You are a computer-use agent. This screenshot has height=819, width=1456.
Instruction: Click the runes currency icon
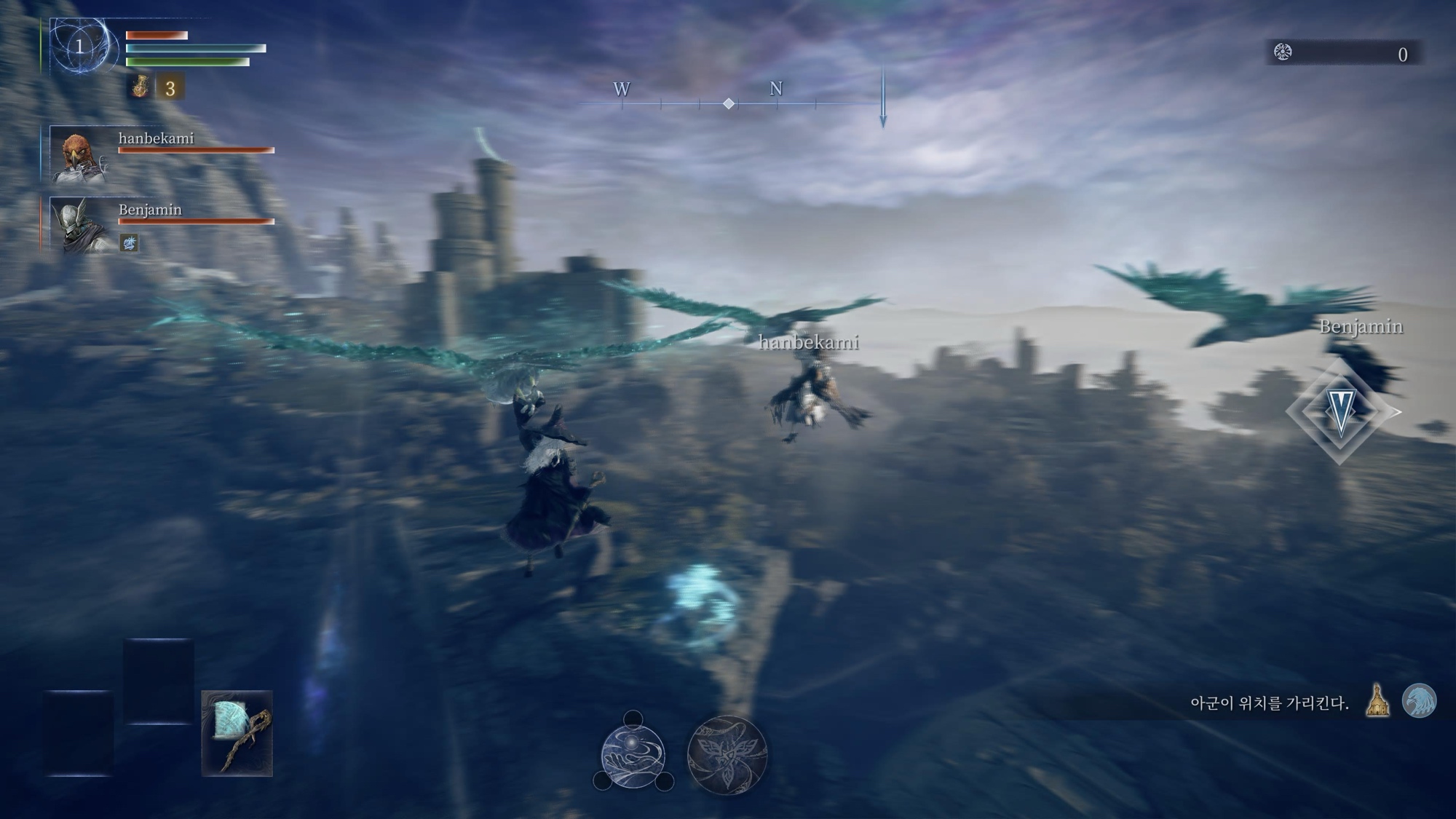(x=1283, y=52)
